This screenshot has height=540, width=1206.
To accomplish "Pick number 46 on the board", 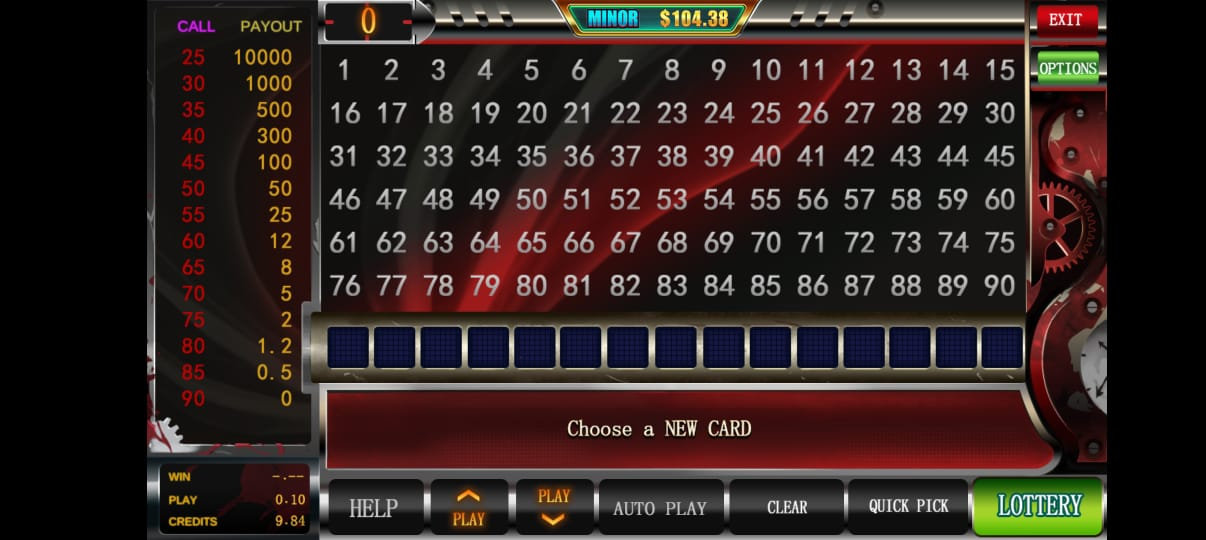I will tap(344, 199).
